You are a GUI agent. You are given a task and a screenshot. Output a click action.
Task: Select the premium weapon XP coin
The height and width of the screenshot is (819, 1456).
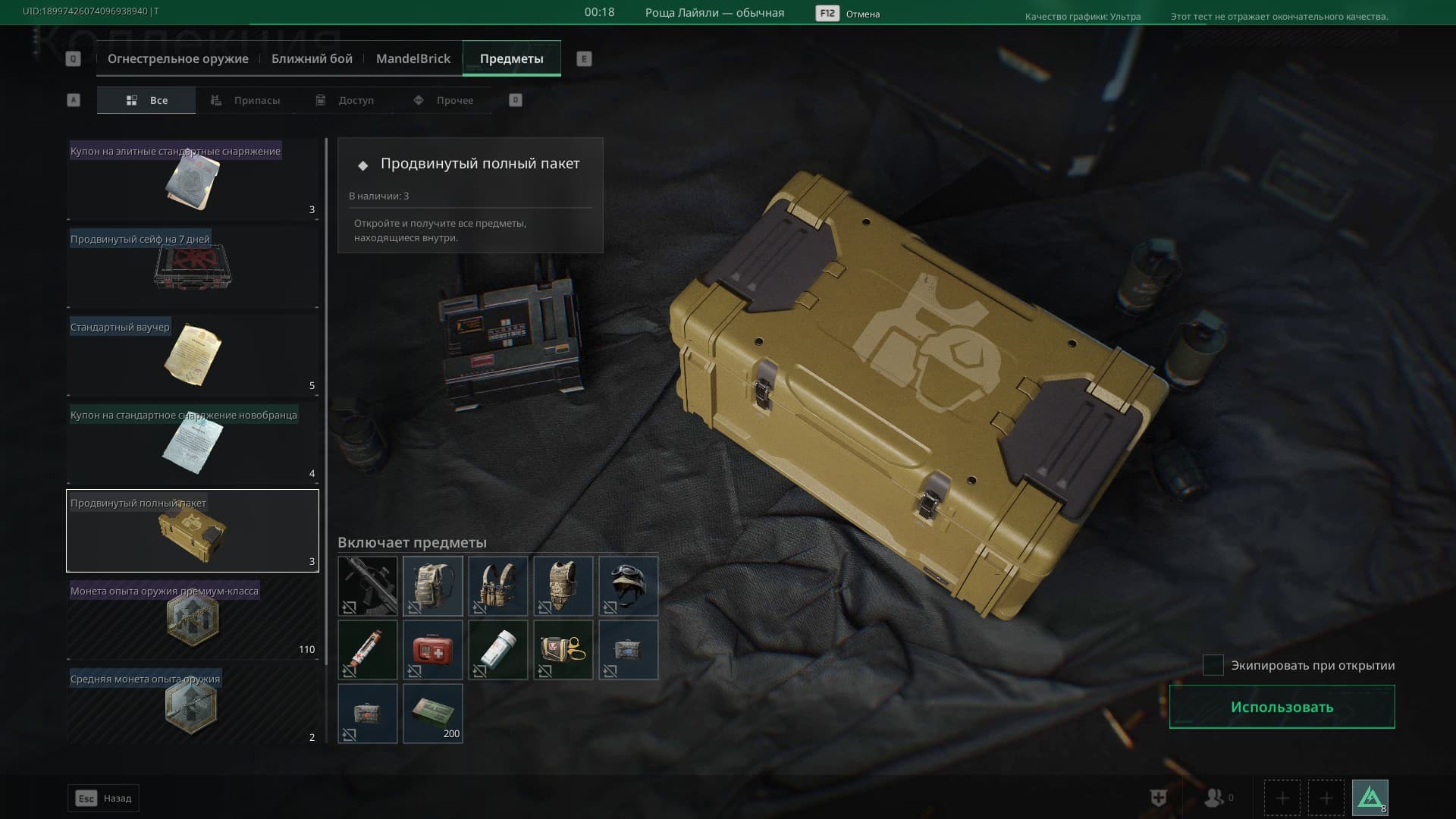[x=193, y=620]
